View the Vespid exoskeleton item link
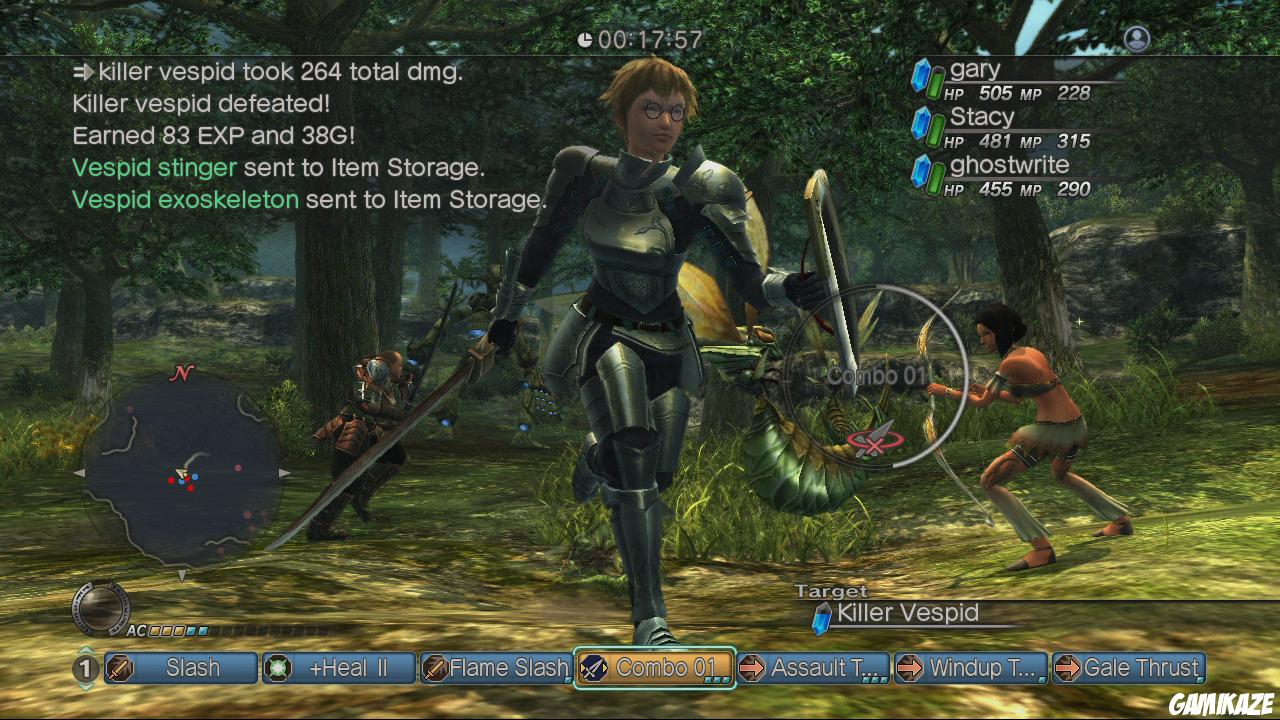The image size is (1280, 720). [x=185, y=199]
